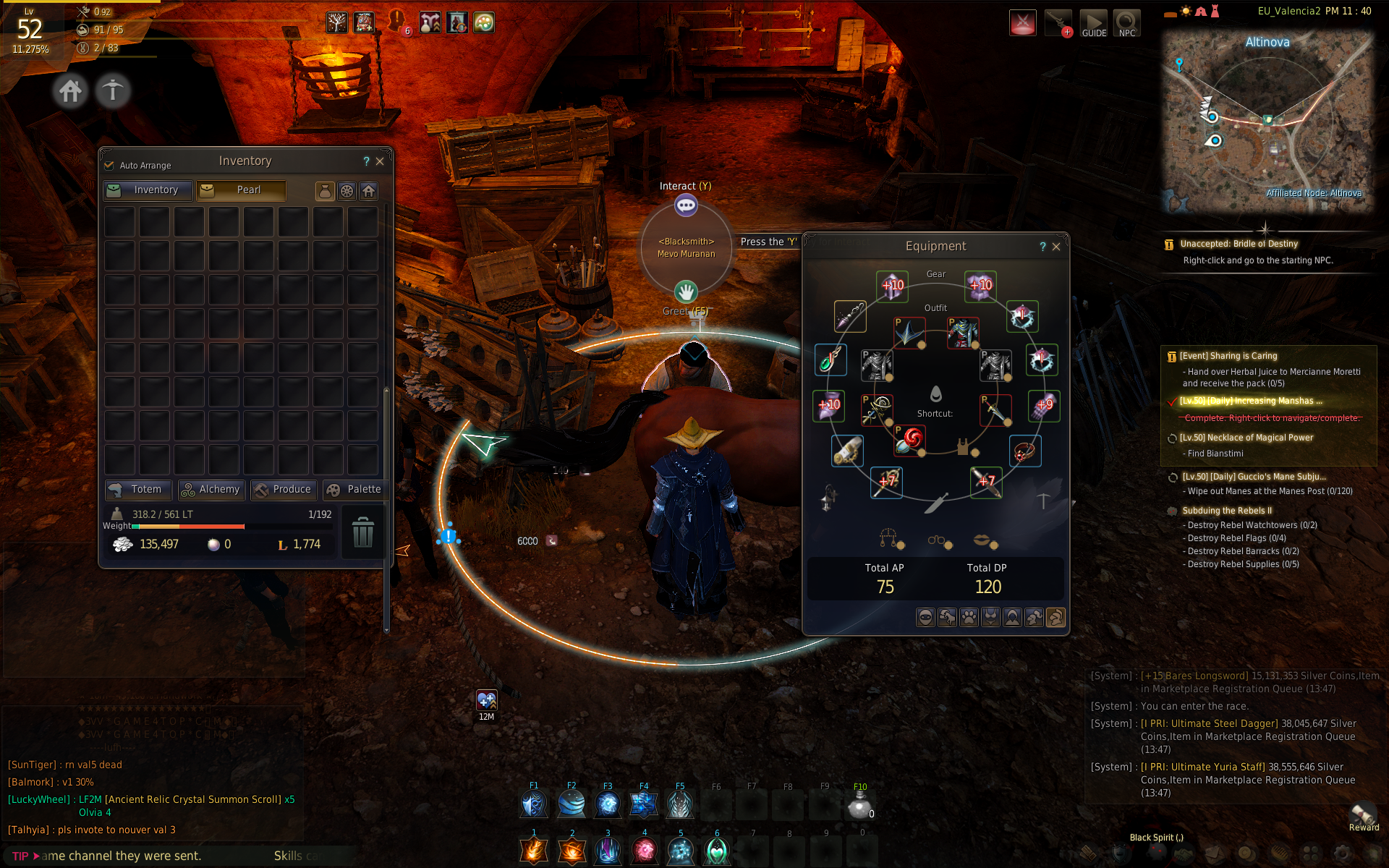Click the Produce button
1389x868 pixels.
283,490
